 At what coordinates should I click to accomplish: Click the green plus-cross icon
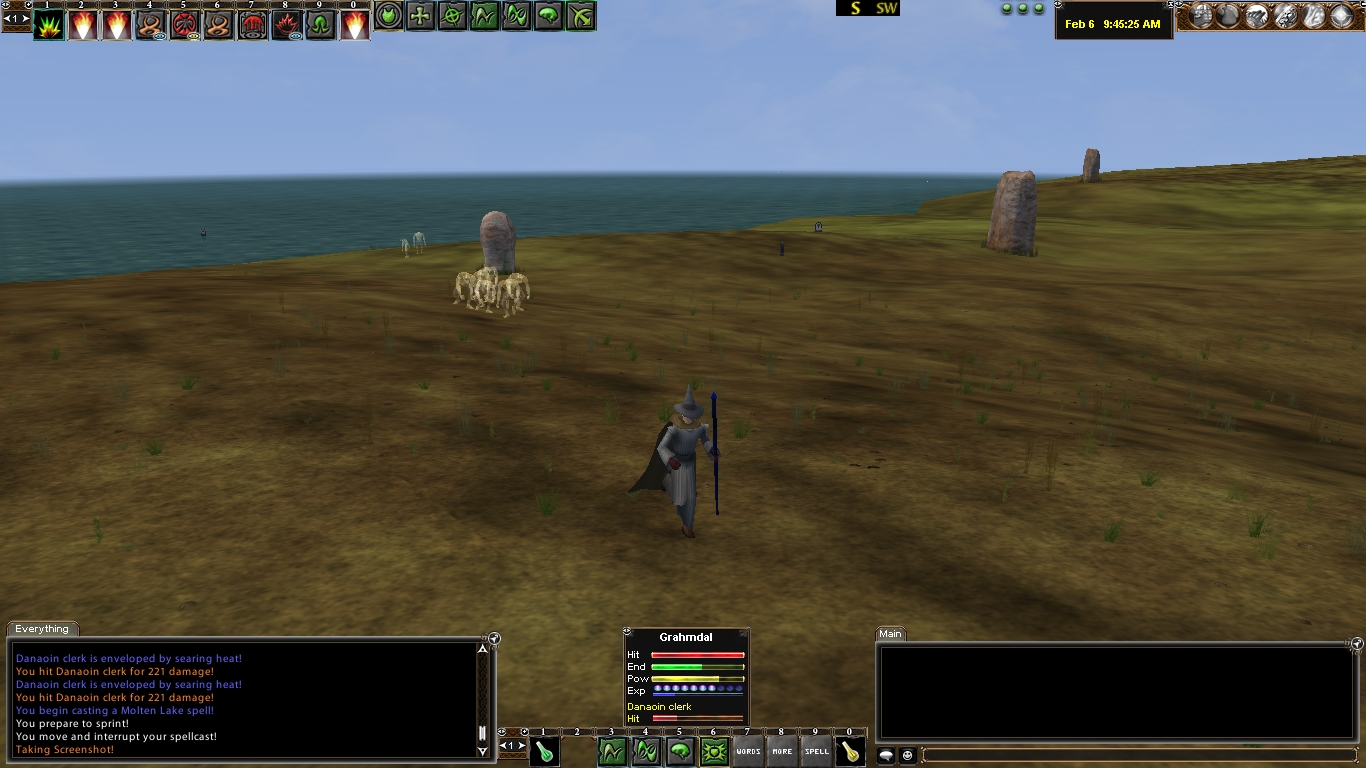point(421,16)
